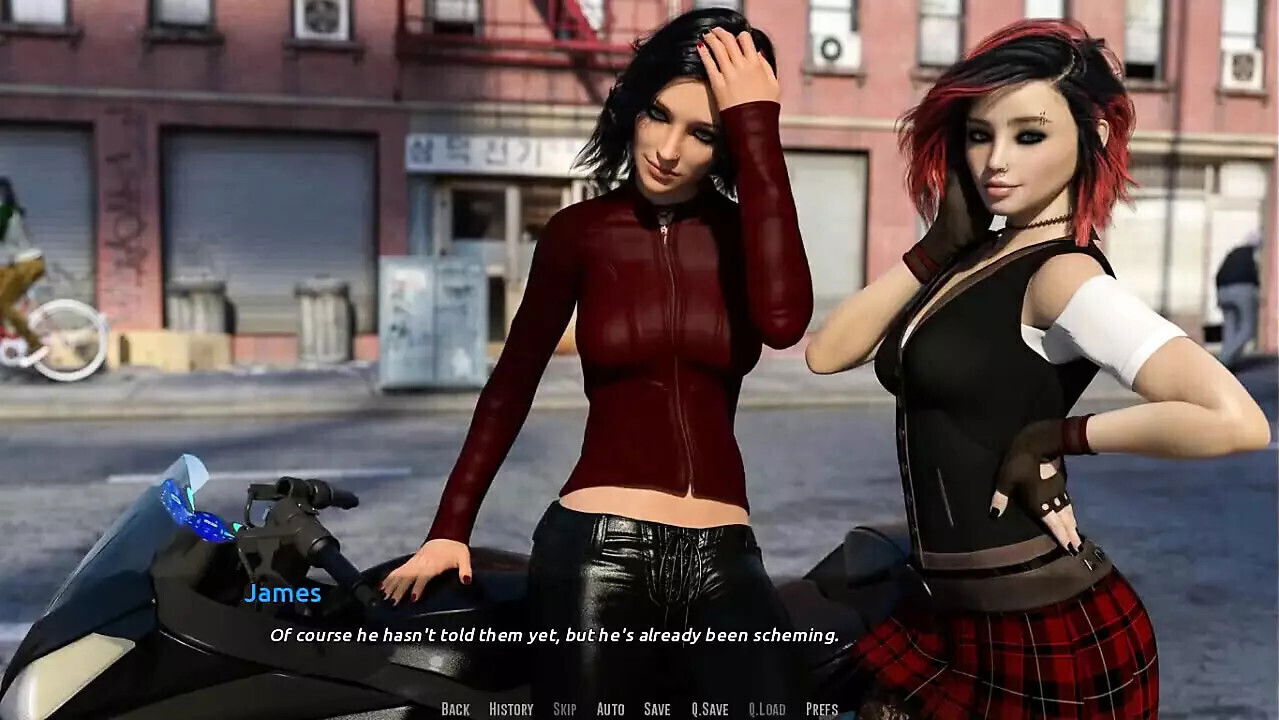The width and height of the screenshot is (1279, 720).
Task: Activate the Skip button
Action: click(x=565, y=709)
